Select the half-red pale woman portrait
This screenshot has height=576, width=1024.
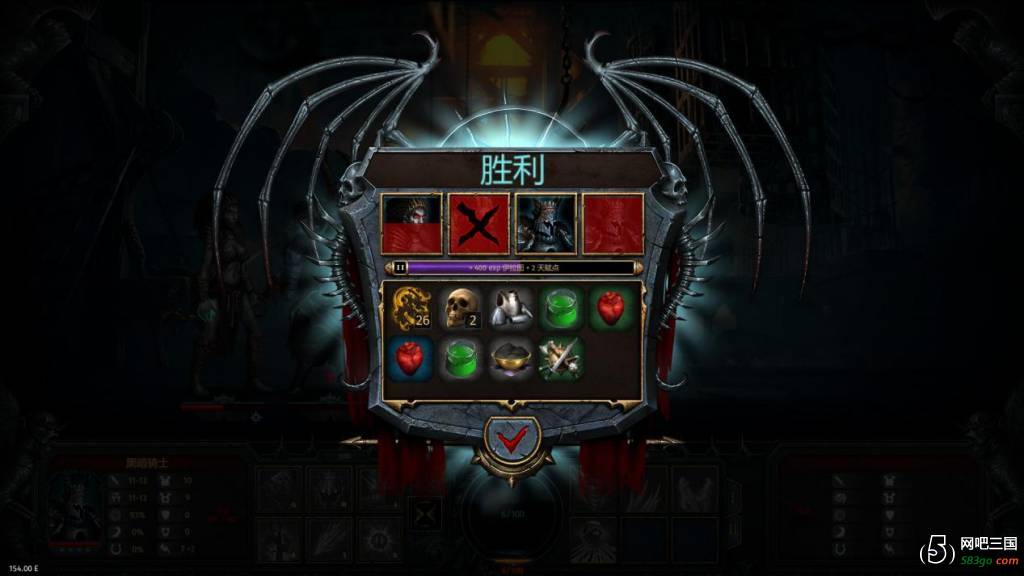[412, 224]
